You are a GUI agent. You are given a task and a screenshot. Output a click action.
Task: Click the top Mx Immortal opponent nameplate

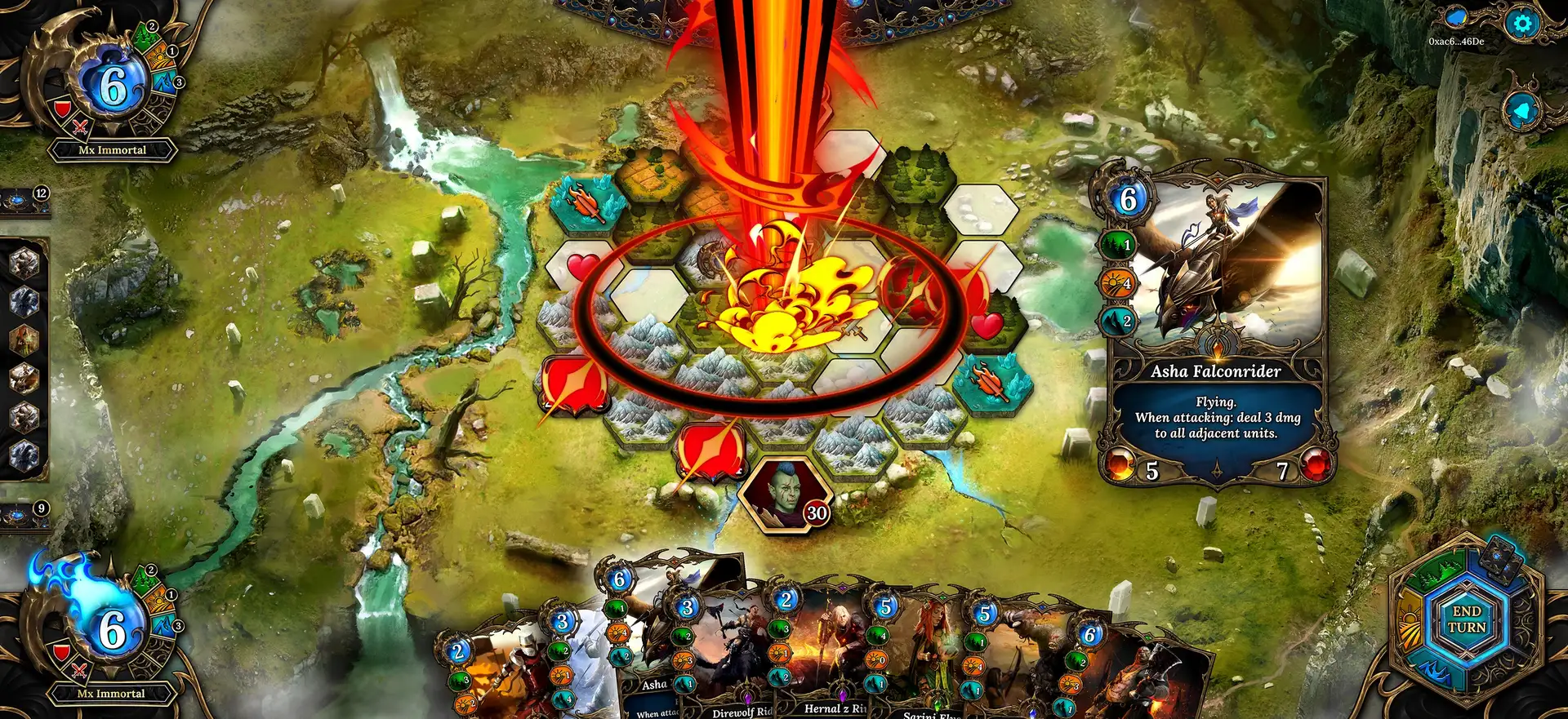point(112,150)
